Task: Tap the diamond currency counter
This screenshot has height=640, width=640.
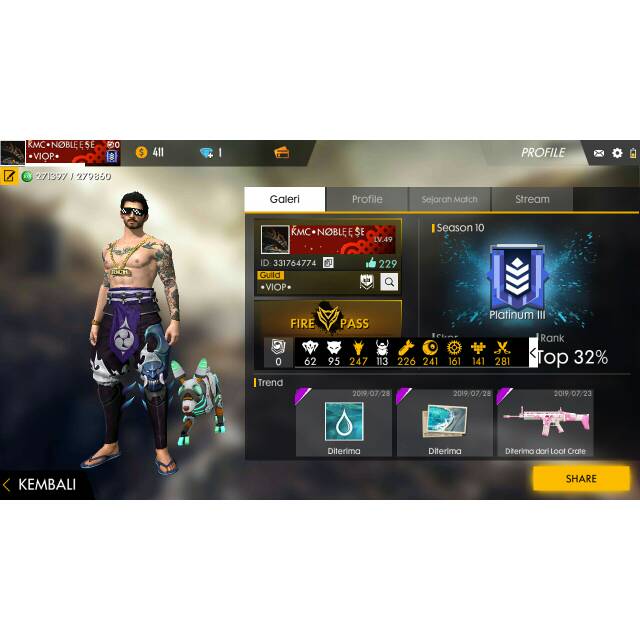Action: pos(210,153)
